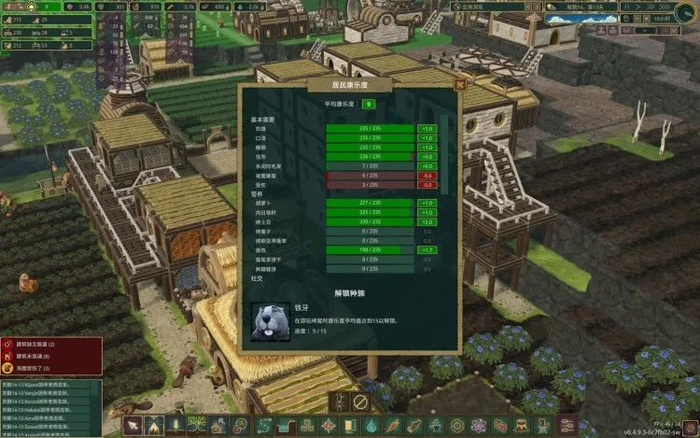Click the circle-slash cancel icon above the toolbar

[x=360, y=402]
